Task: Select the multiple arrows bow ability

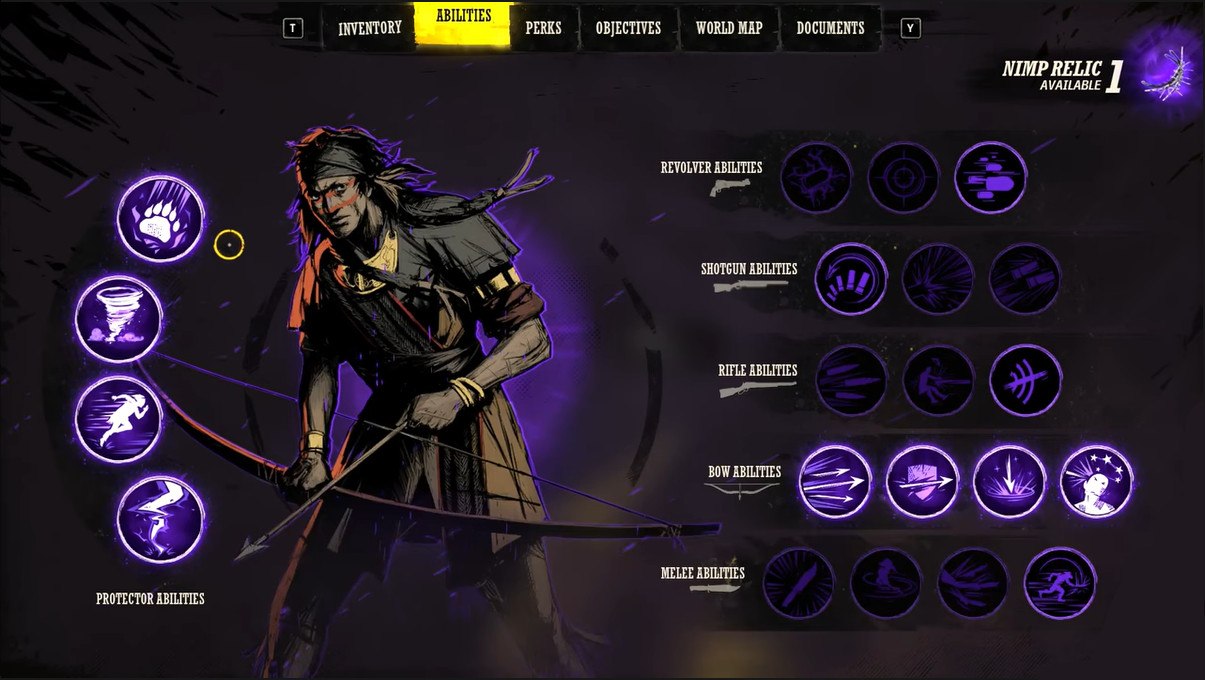Action: [x=835, y=482]
